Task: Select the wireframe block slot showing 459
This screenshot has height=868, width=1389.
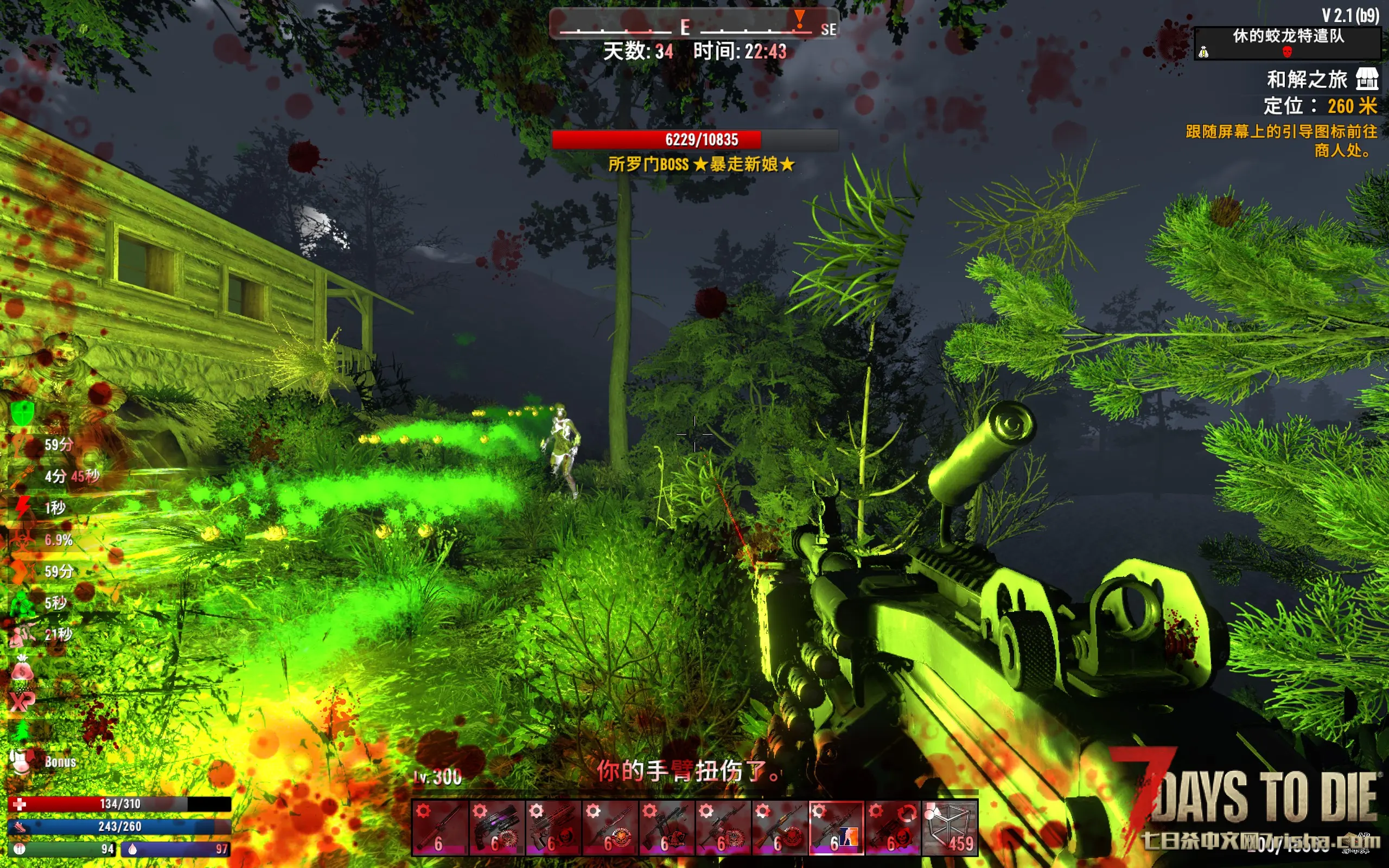Action: pos(950,828)
